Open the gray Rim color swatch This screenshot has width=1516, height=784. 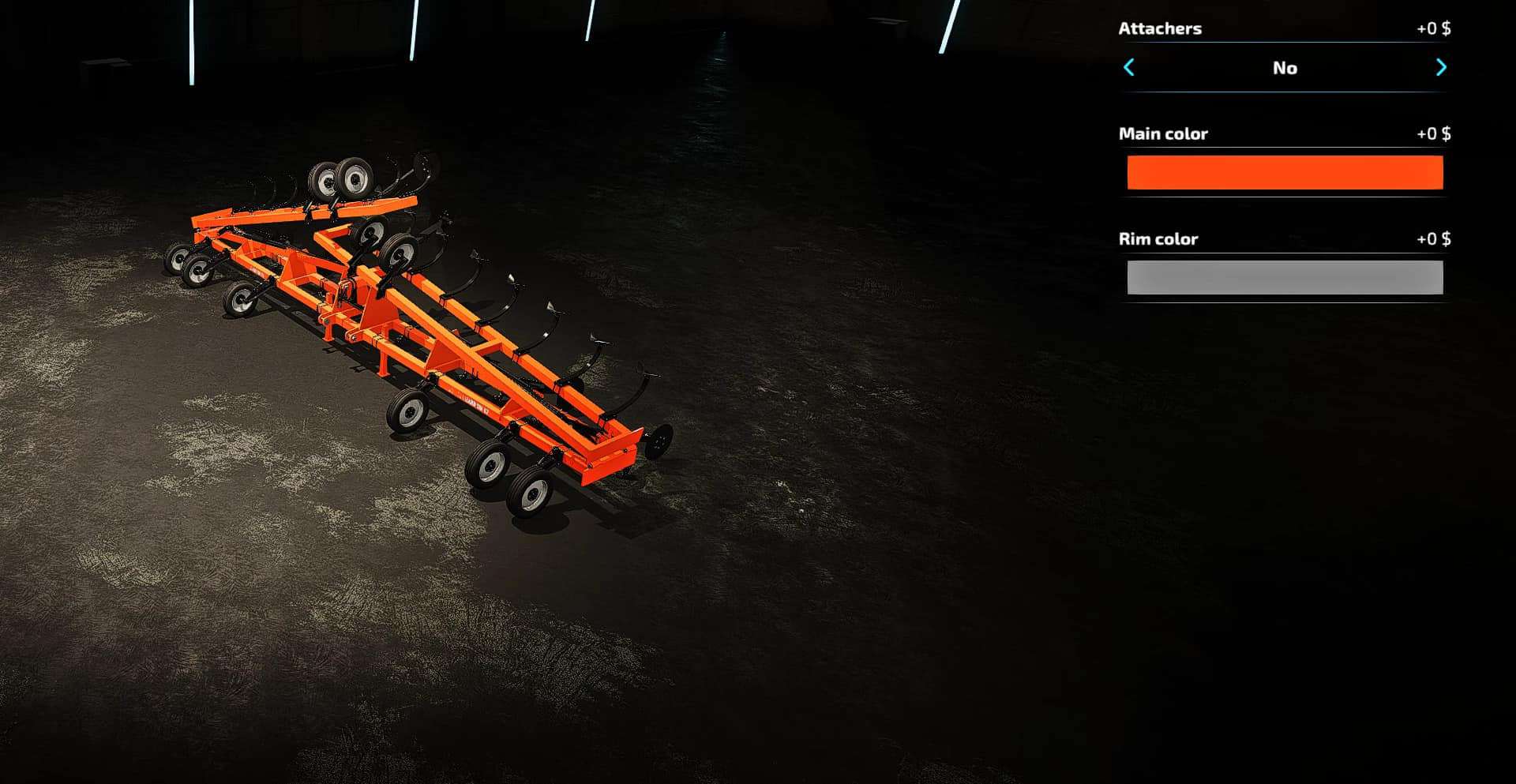pos(1285,278)
